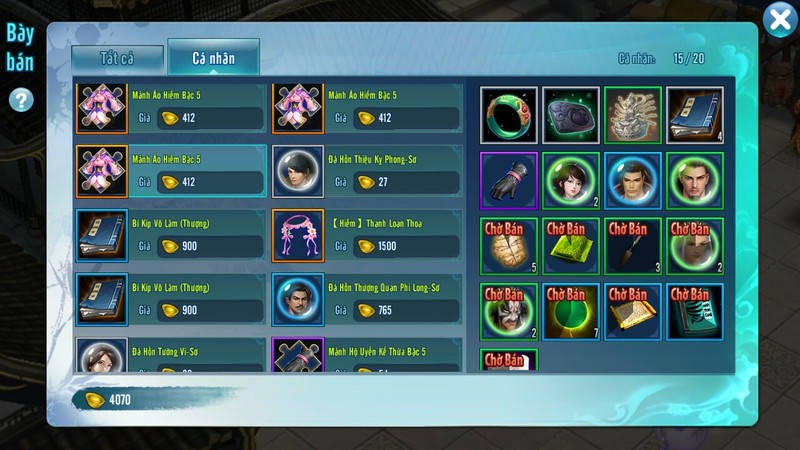Pick the Đá Hồn Thượng Quan Phi Long-Sơ listing

367,299
